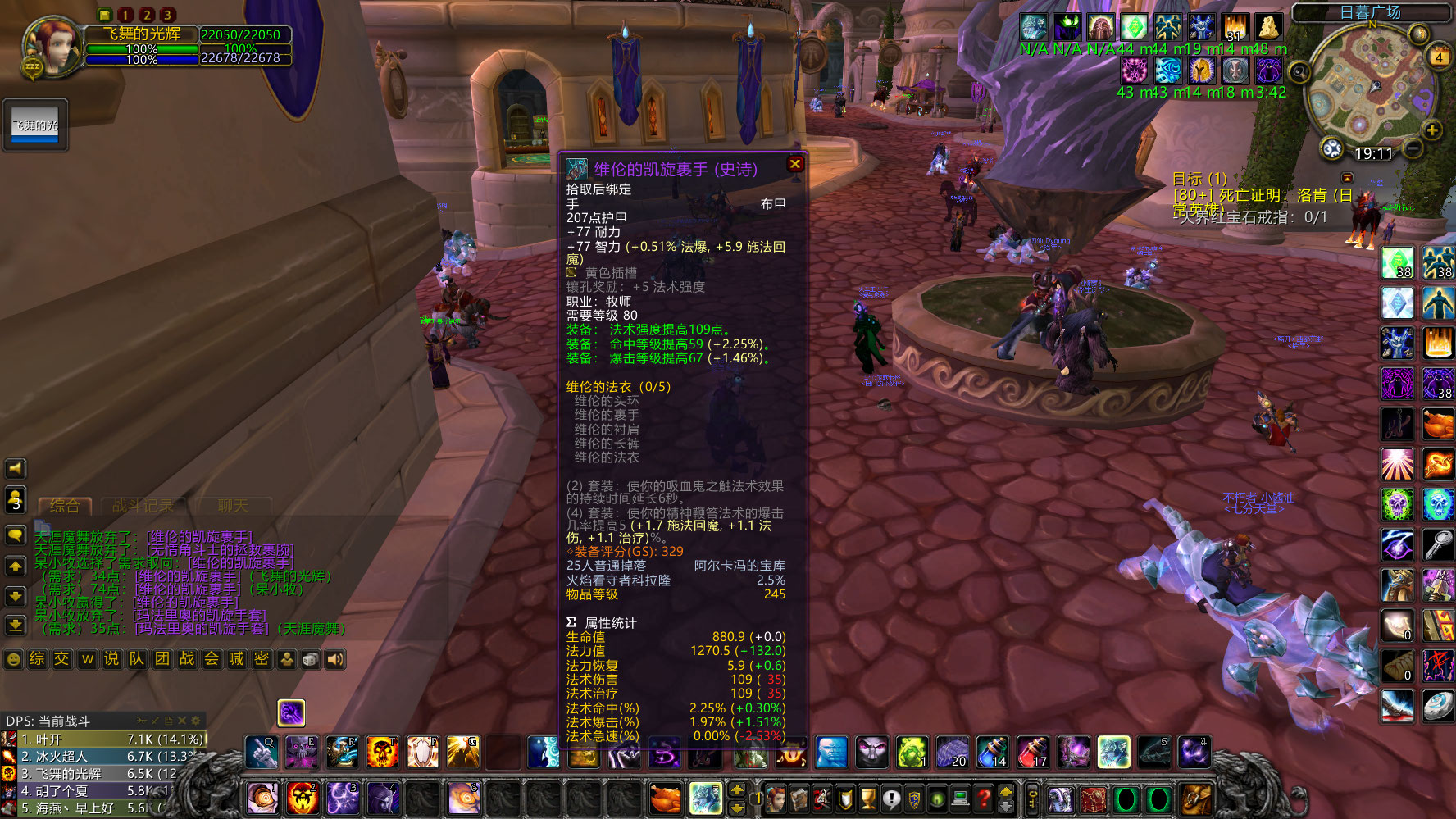
Task: Click the minimap zoom-in plus control
Action: point(1432,130)
